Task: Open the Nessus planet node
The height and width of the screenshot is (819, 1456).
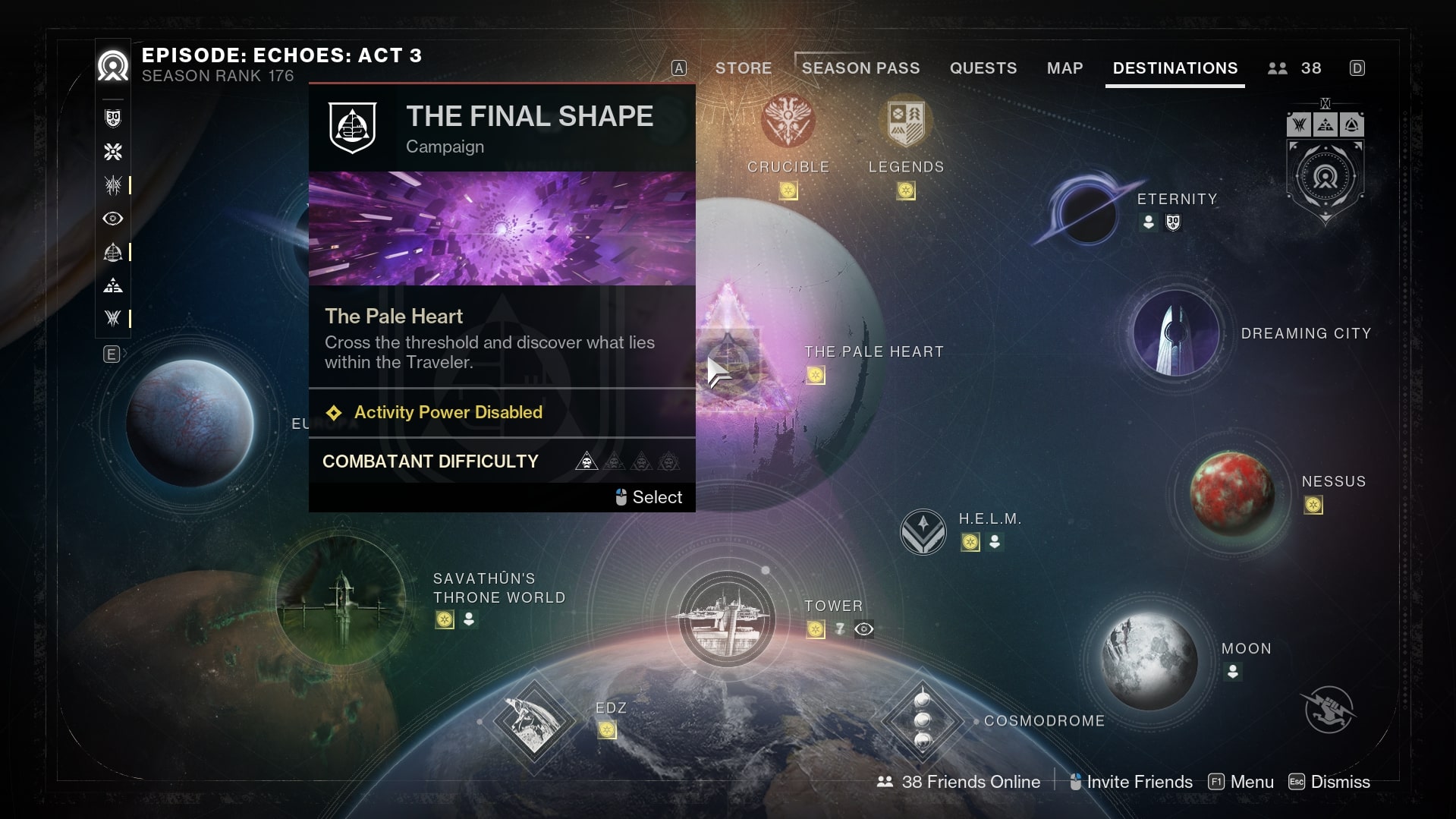Action: point(1231,493)
